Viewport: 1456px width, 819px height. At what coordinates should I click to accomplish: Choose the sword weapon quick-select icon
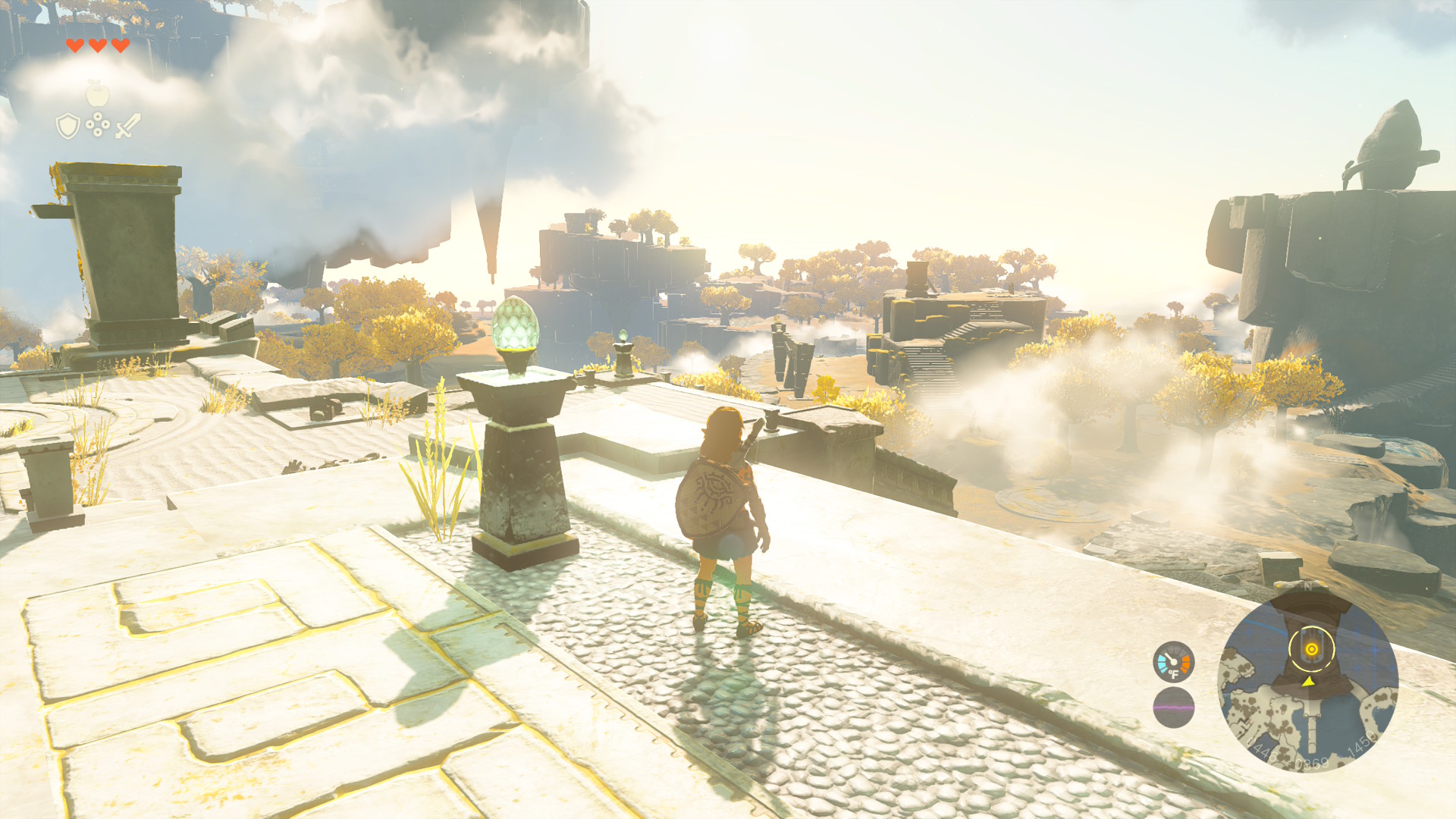tap(127, 125)
